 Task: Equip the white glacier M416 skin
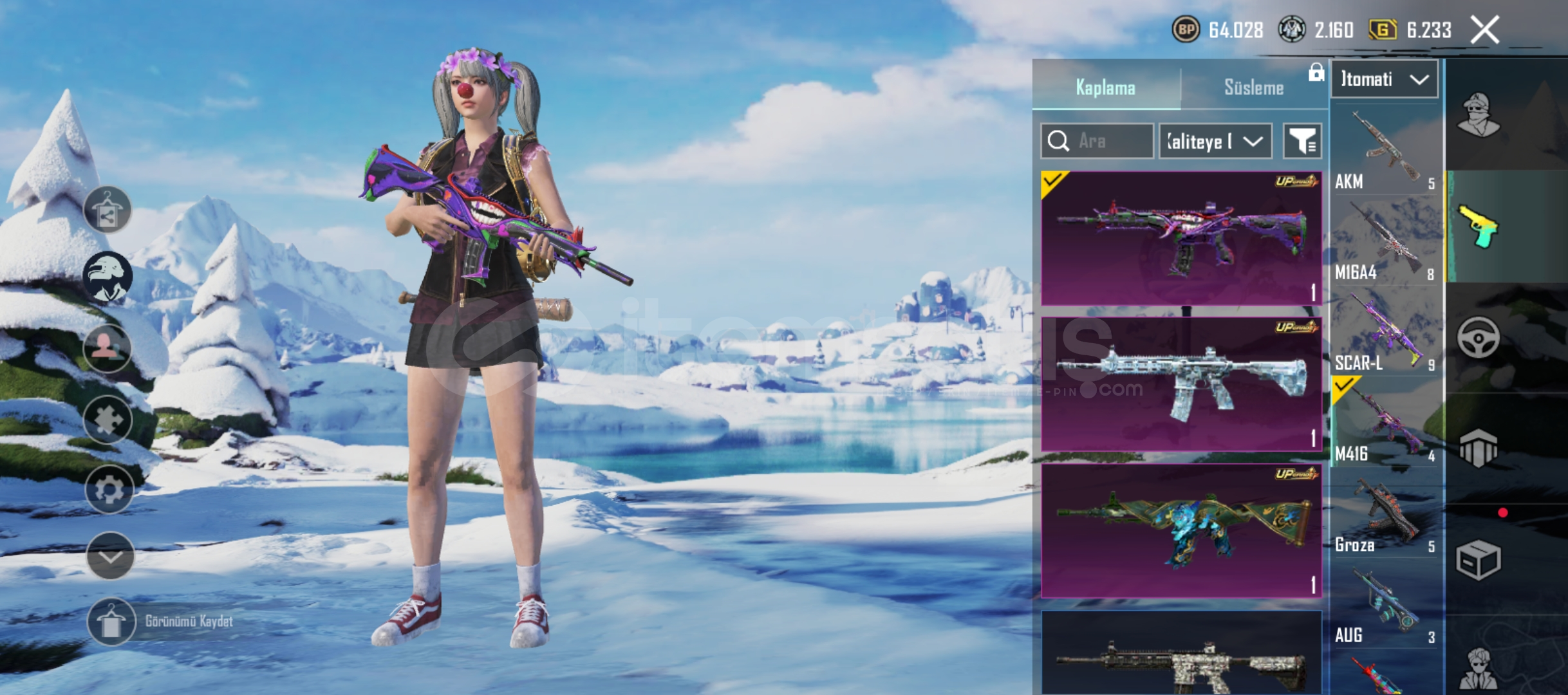click(x=1181, y=384)
